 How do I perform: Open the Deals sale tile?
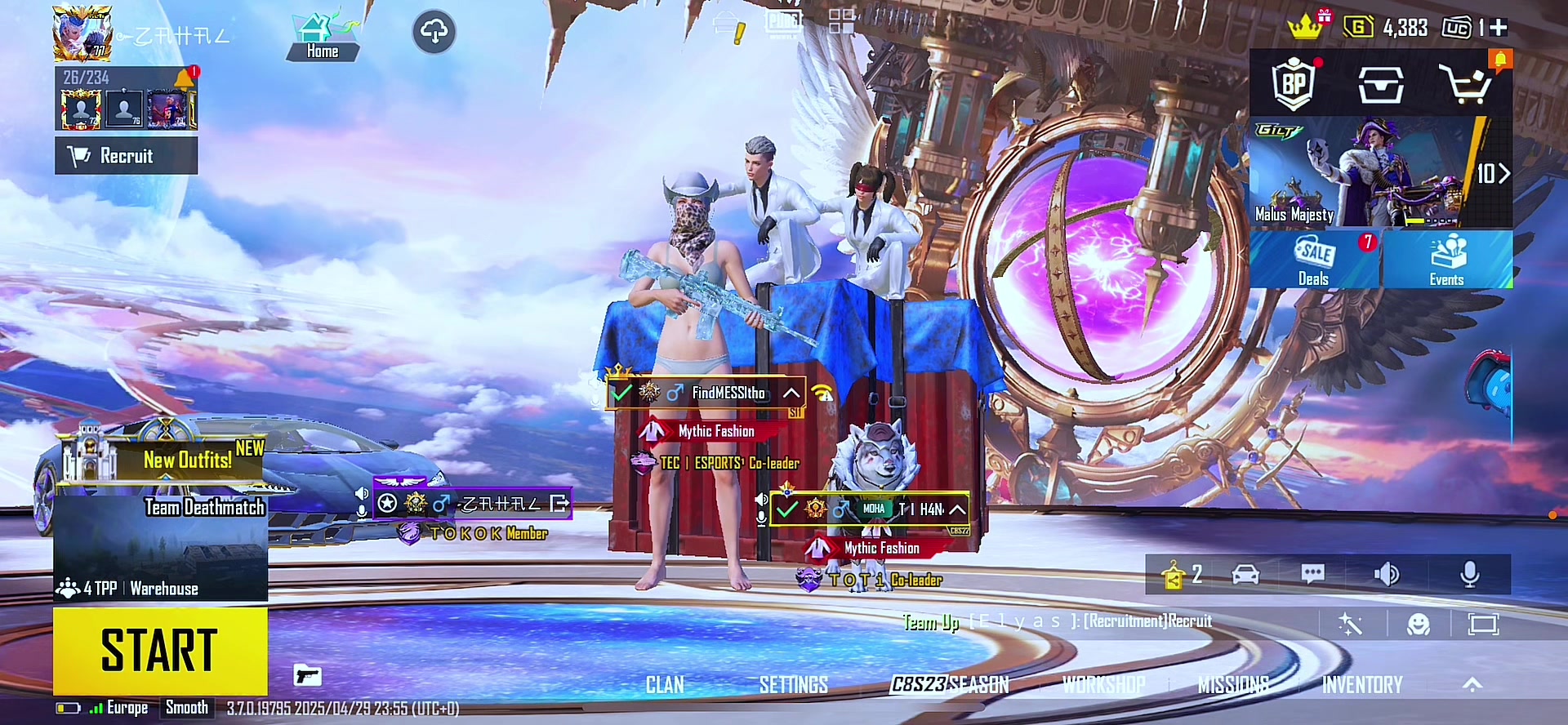(x=1314, y=260)
